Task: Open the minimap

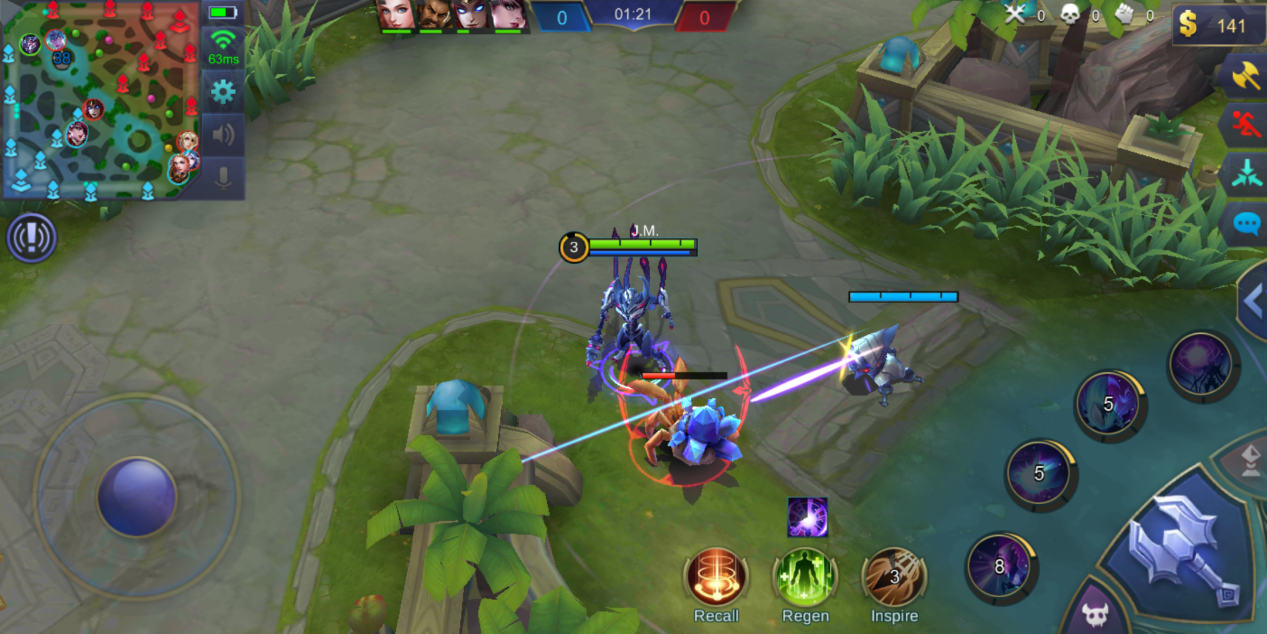Action: [100, 98]
